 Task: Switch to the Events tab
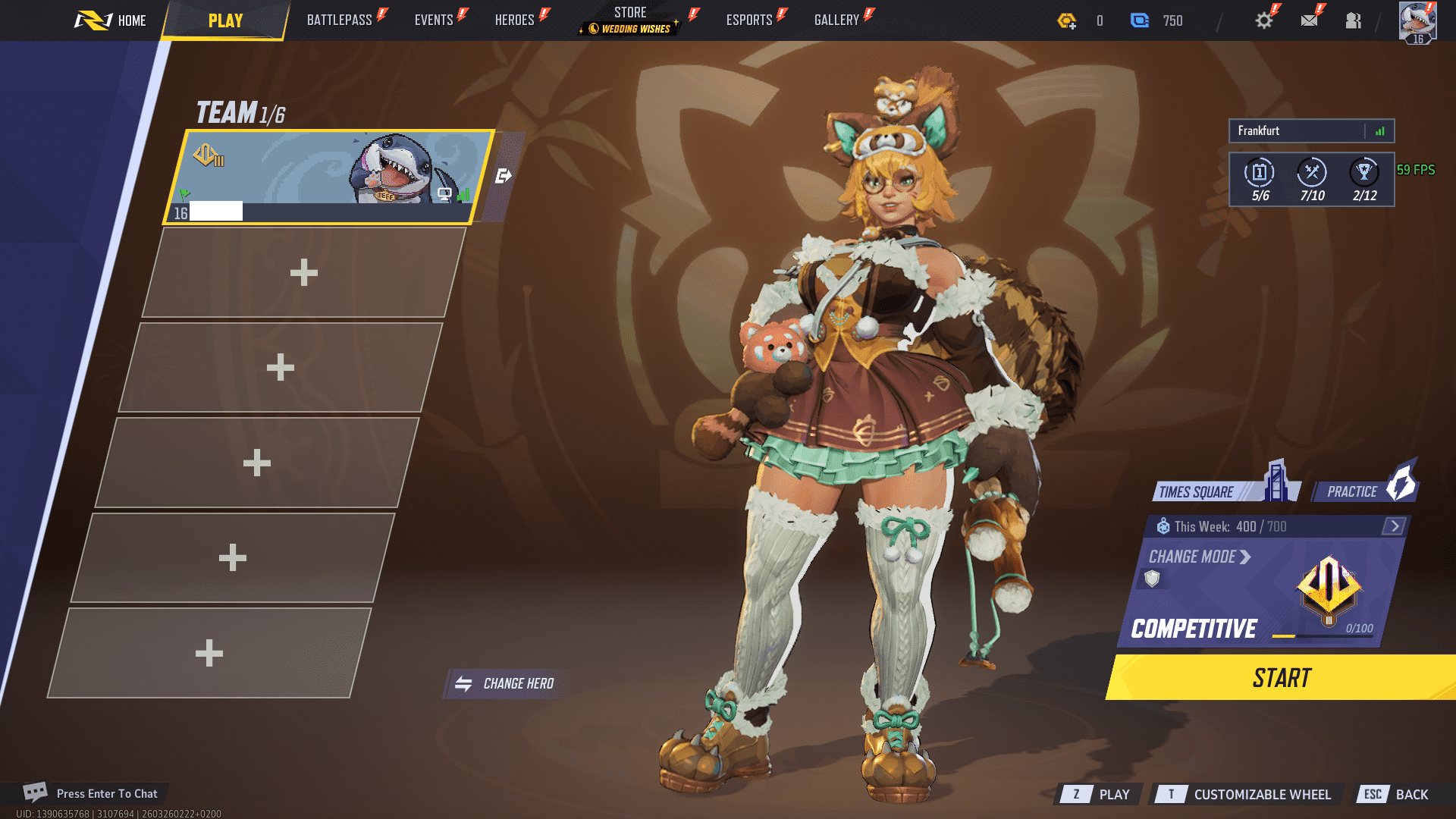[x=434, y=20]
